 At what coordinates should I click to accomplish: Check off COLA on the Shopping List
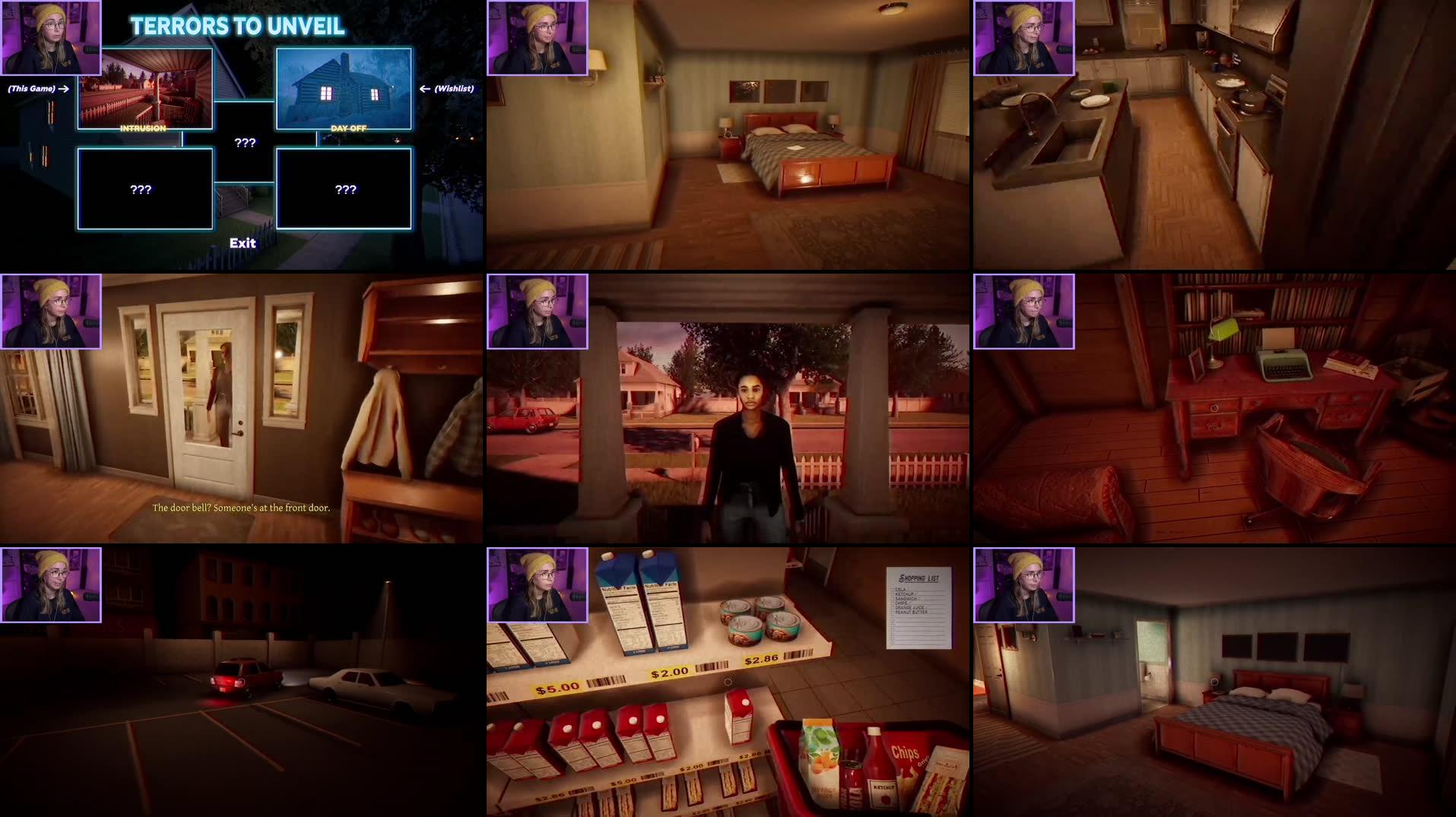892,590
